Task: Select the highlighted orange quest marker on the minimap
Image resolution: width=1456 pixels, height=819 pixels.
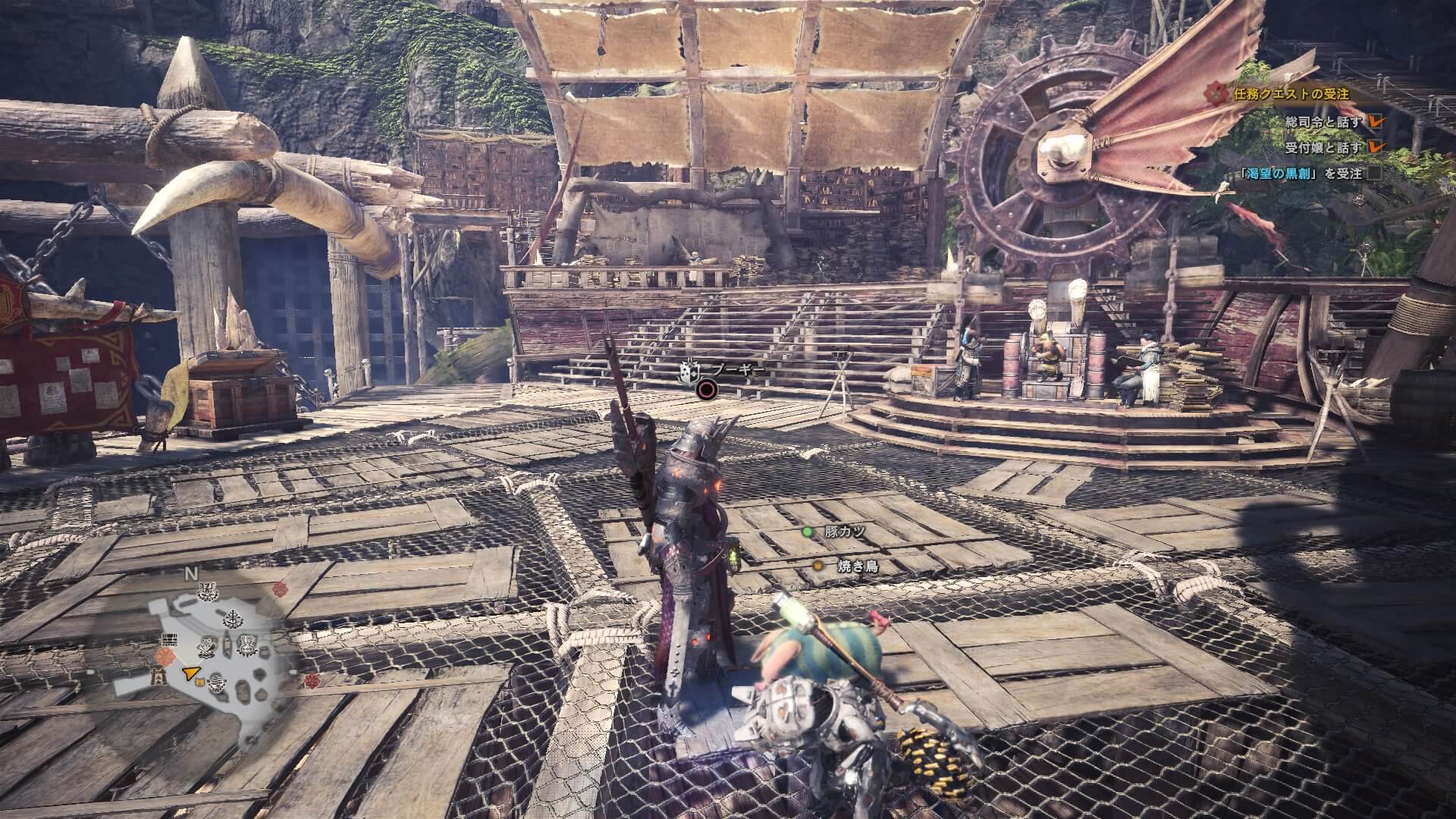Action: tap(166, 657)
